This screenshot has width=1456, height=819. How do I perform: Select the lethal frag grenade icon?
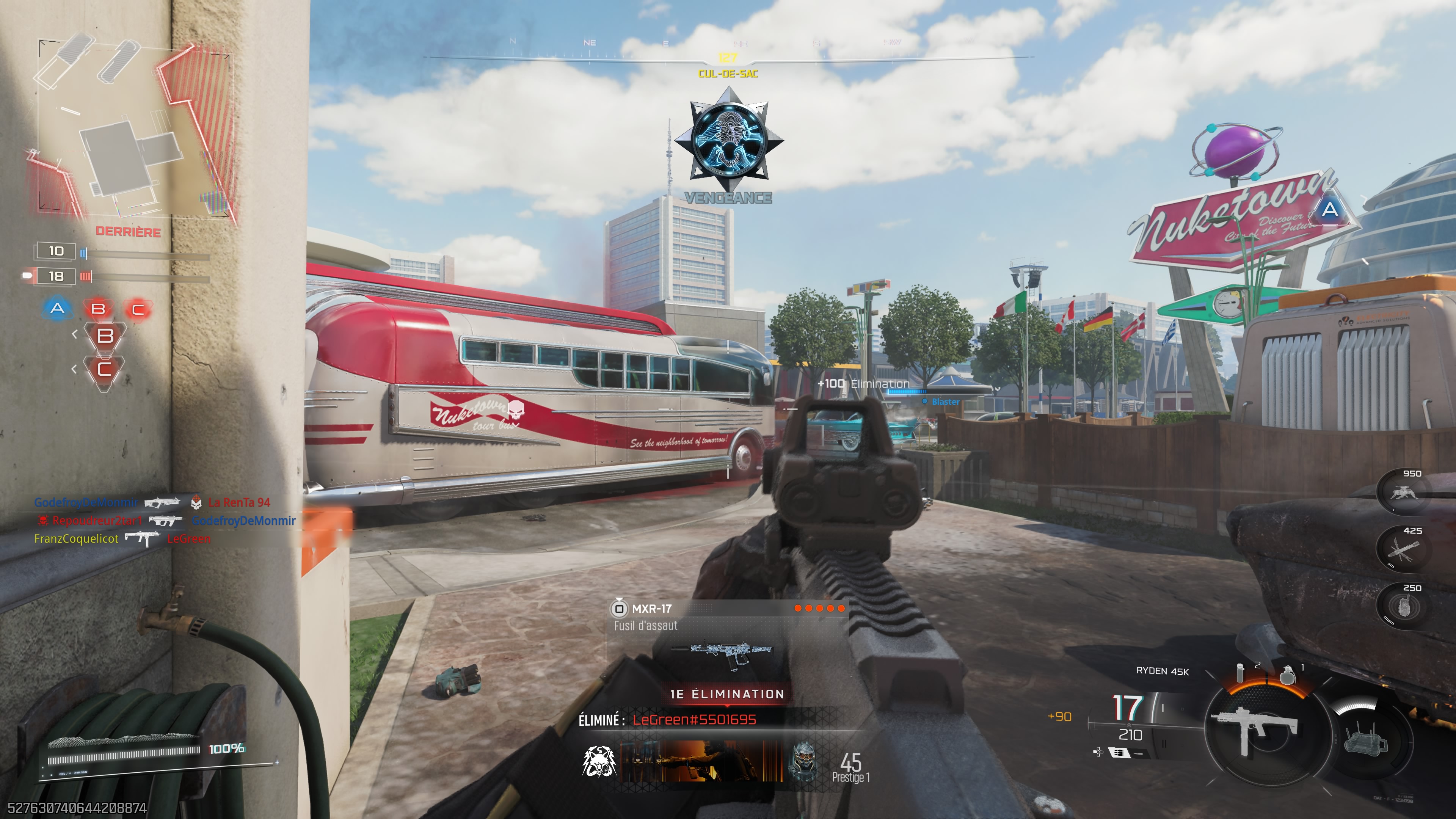[1288, 674]
